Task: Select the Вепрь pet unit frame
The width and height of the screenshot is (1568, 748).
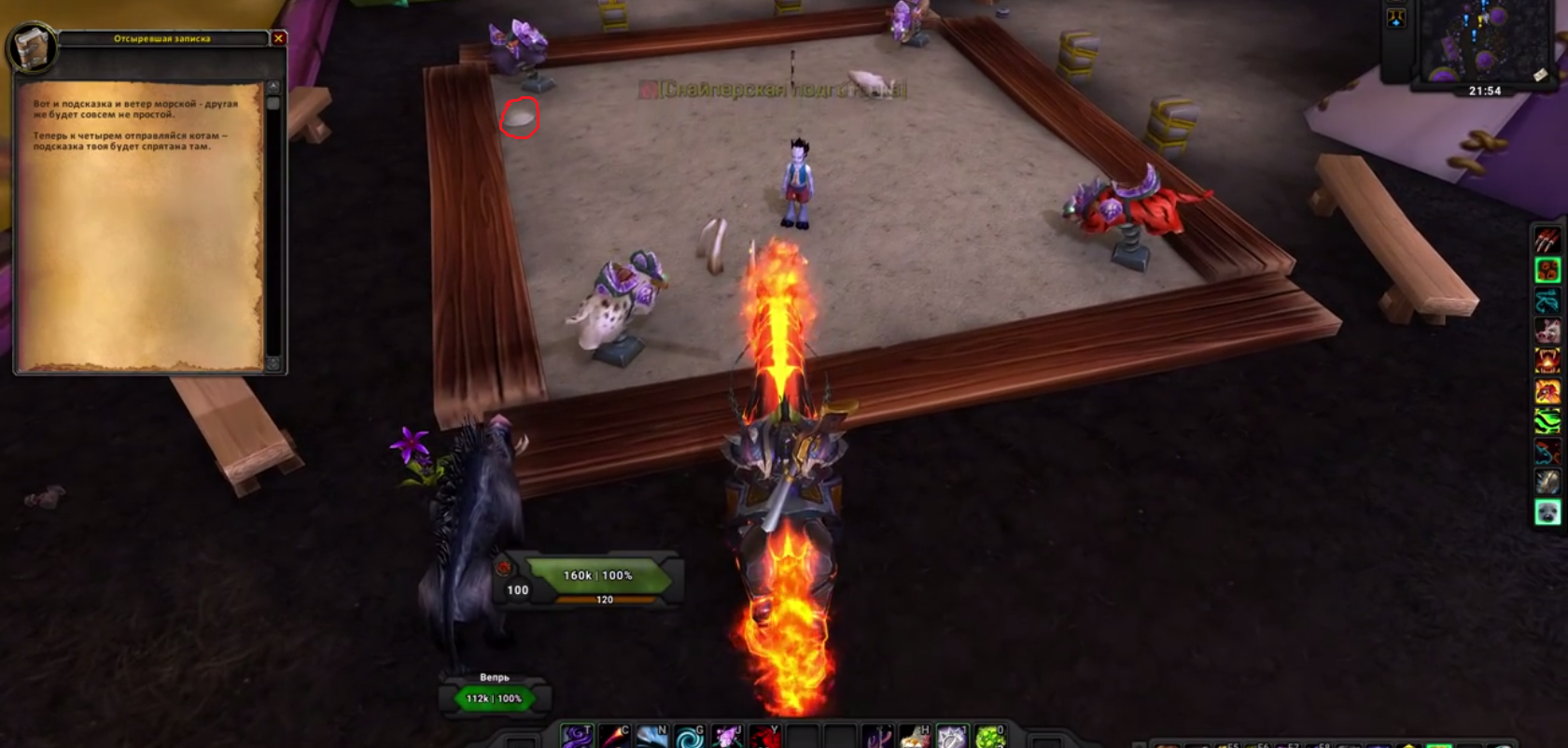Action: click(495, 694)
